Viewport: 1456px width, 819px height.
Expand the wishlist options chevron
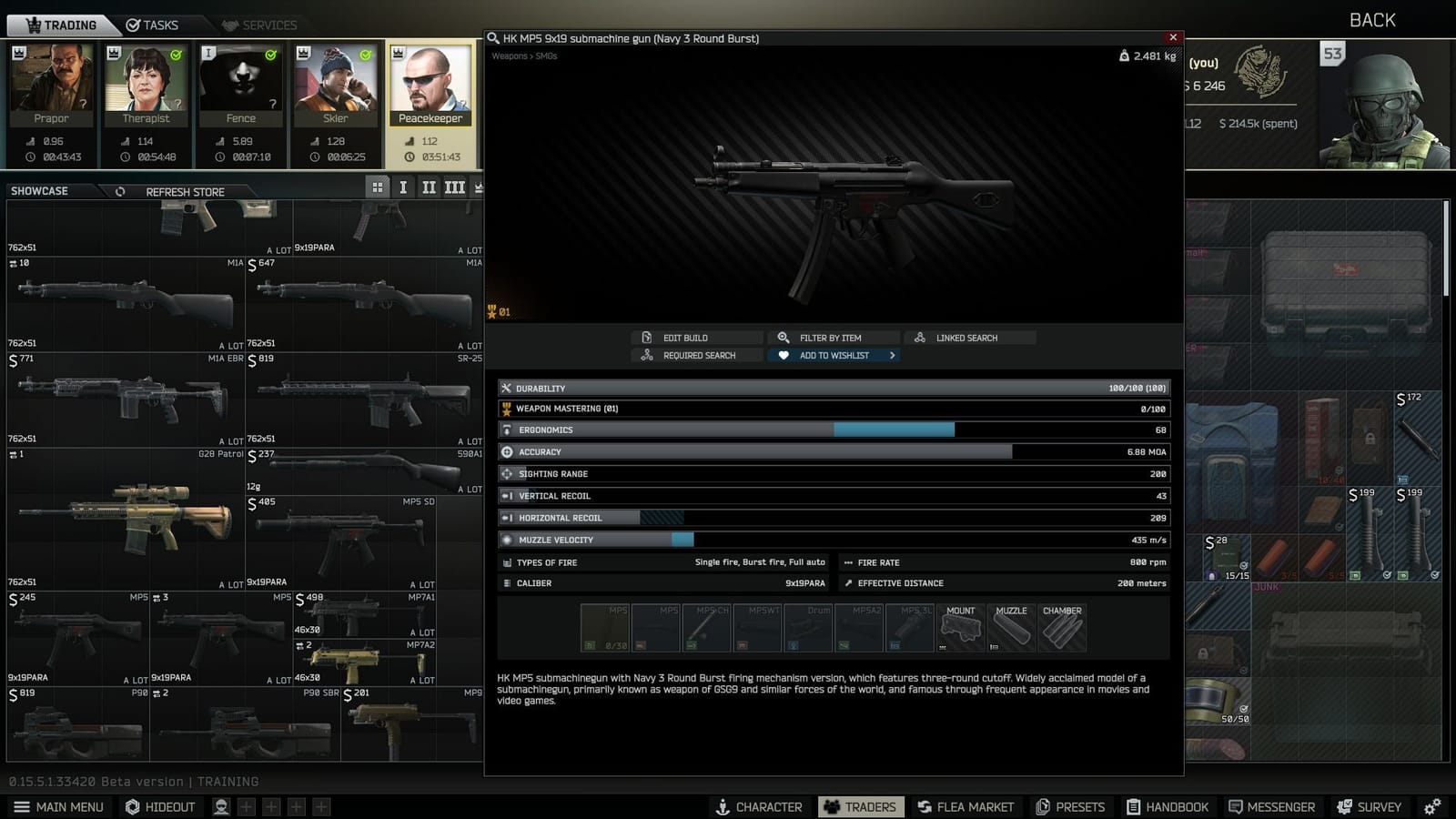(892, 355)
